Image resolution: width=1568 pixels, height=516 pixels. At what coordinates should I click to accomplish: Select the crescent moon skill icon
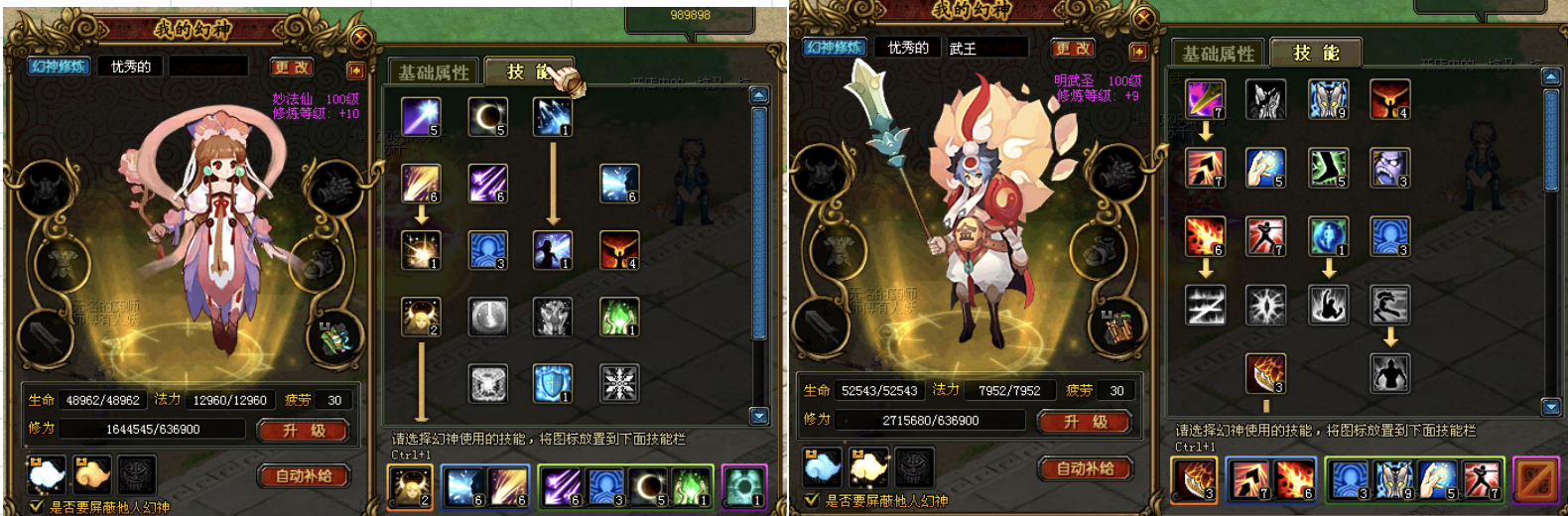[x=487, y=117]
